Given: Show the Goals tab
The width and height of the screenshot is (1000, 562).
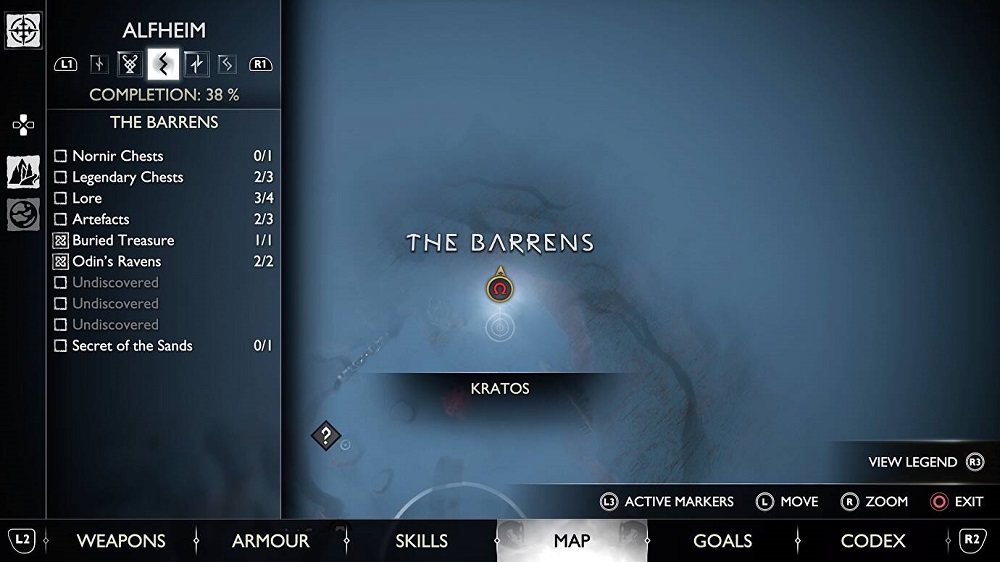Looking at the screenshot, I should pos(722,541).
